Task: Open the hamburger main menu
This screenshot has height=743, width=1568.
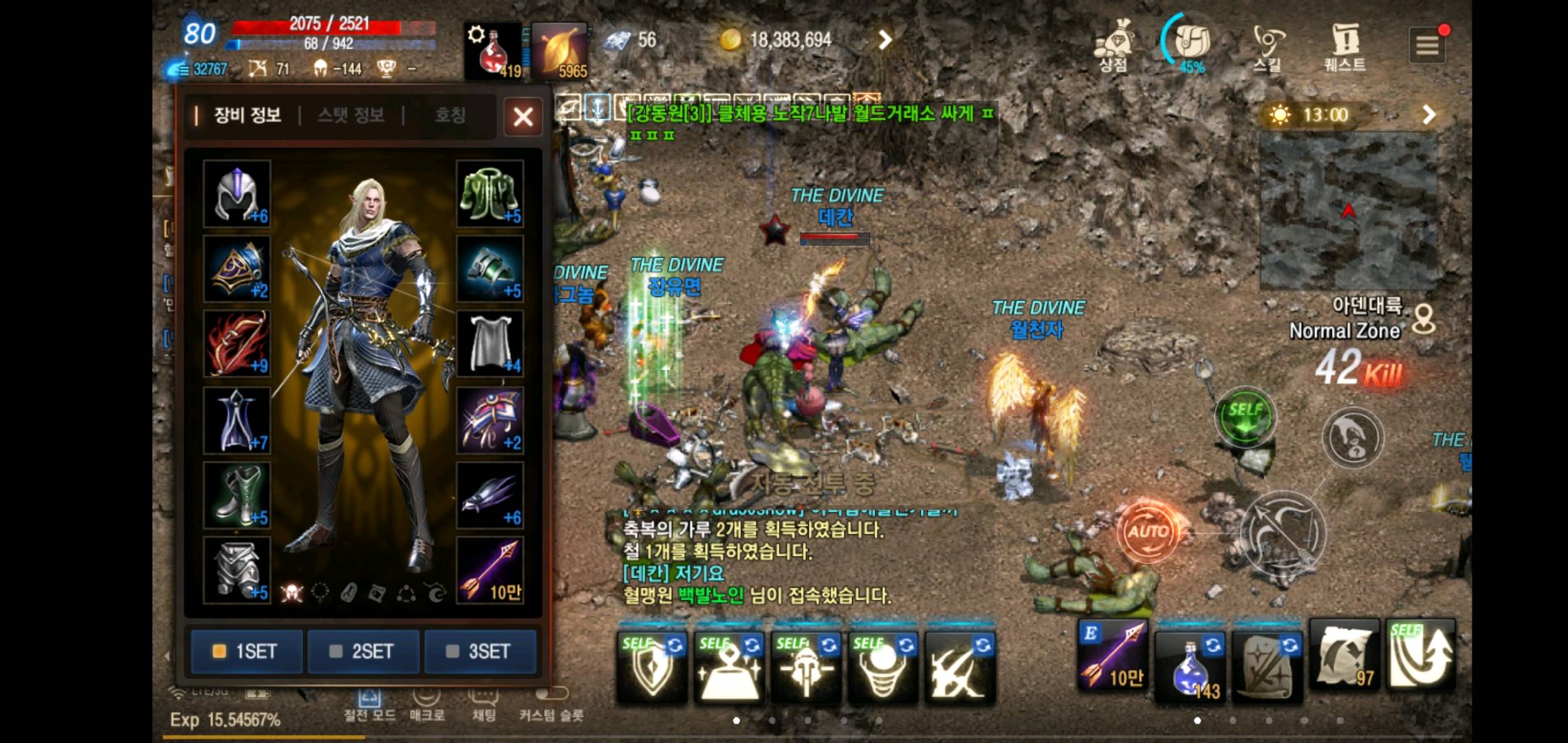Action: click(x=1427, y=45)
